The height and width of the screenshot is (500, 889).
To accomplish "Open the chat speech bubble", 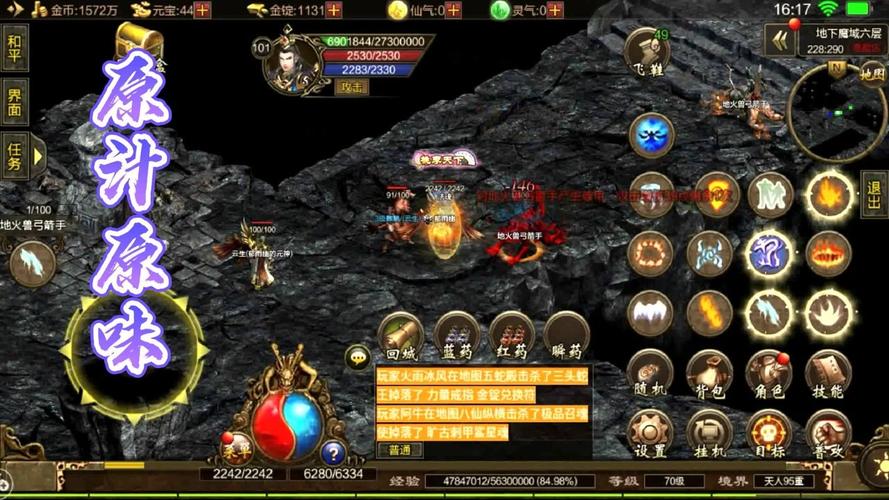I will click(358, 356).
